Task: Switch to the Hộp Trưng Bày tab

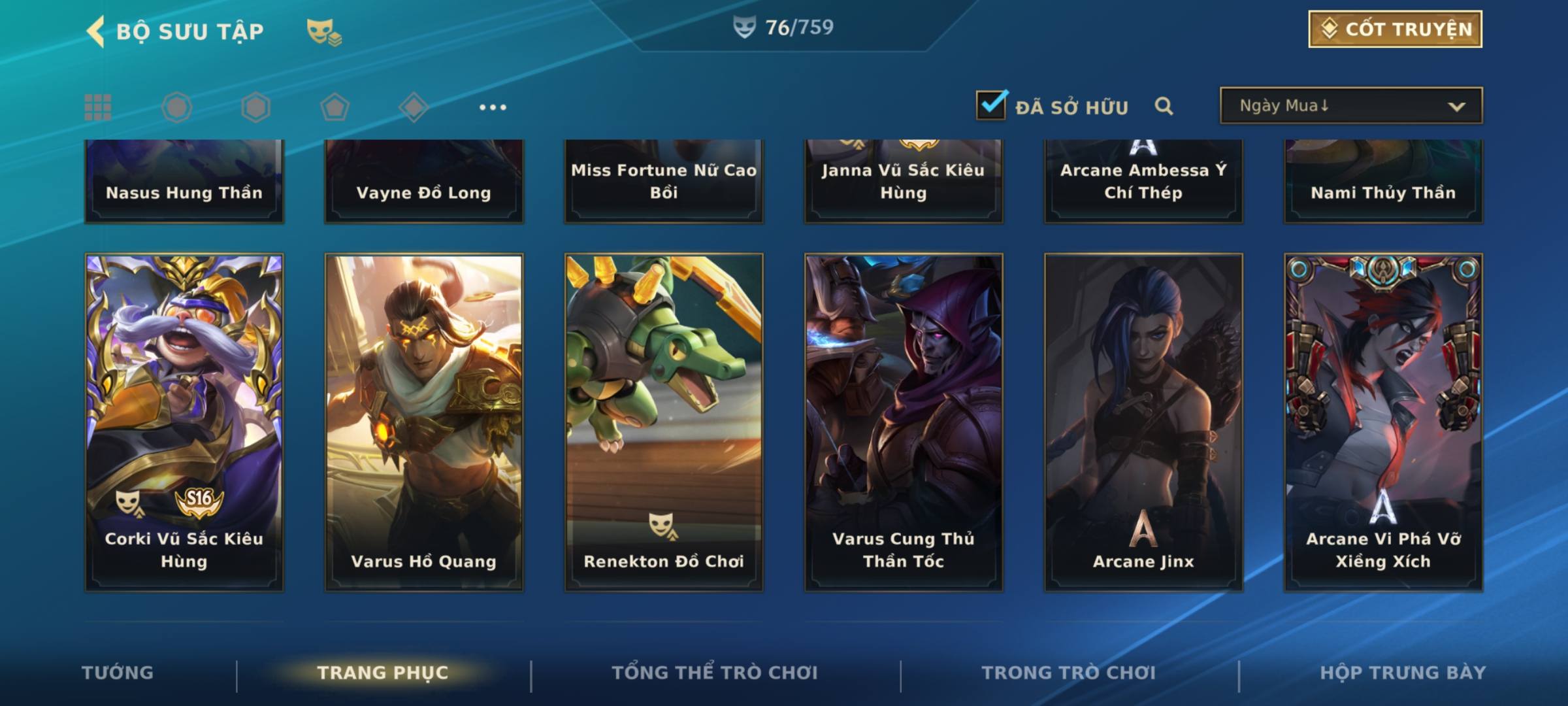Action: point(1403,673)
